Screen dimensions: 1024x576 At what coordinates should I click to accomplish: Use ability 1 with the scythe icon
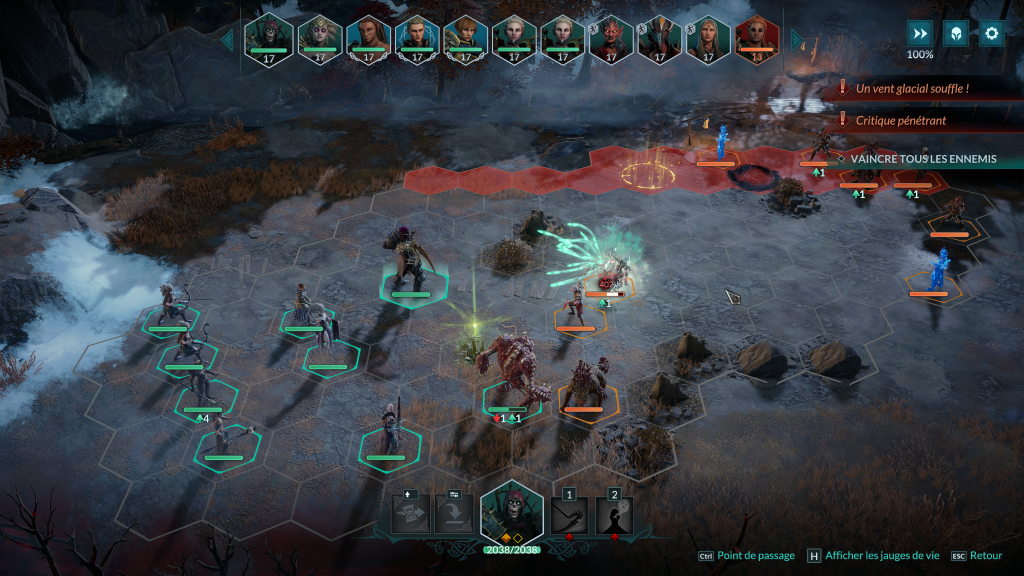tap(569, 516)
